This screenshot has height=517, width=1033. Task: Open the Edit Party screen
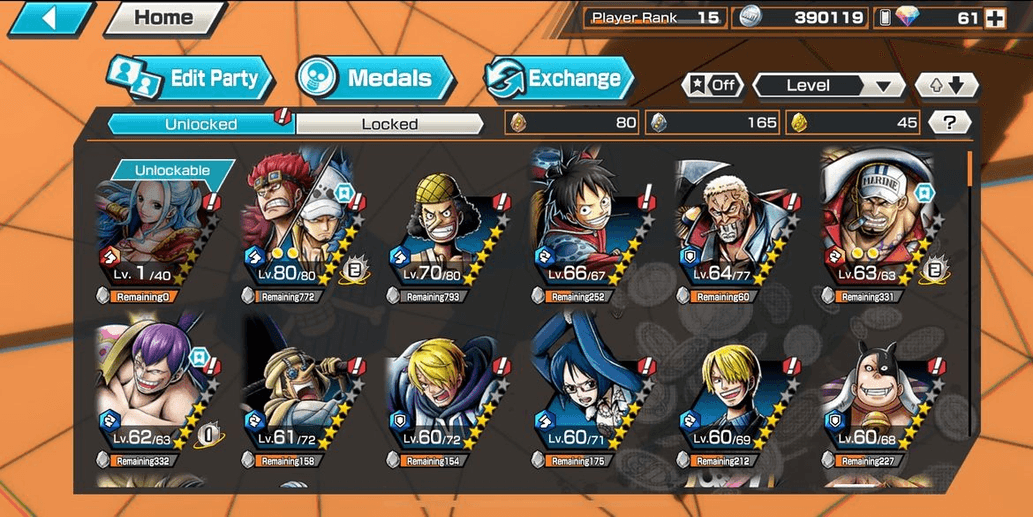tap(190, 78)
